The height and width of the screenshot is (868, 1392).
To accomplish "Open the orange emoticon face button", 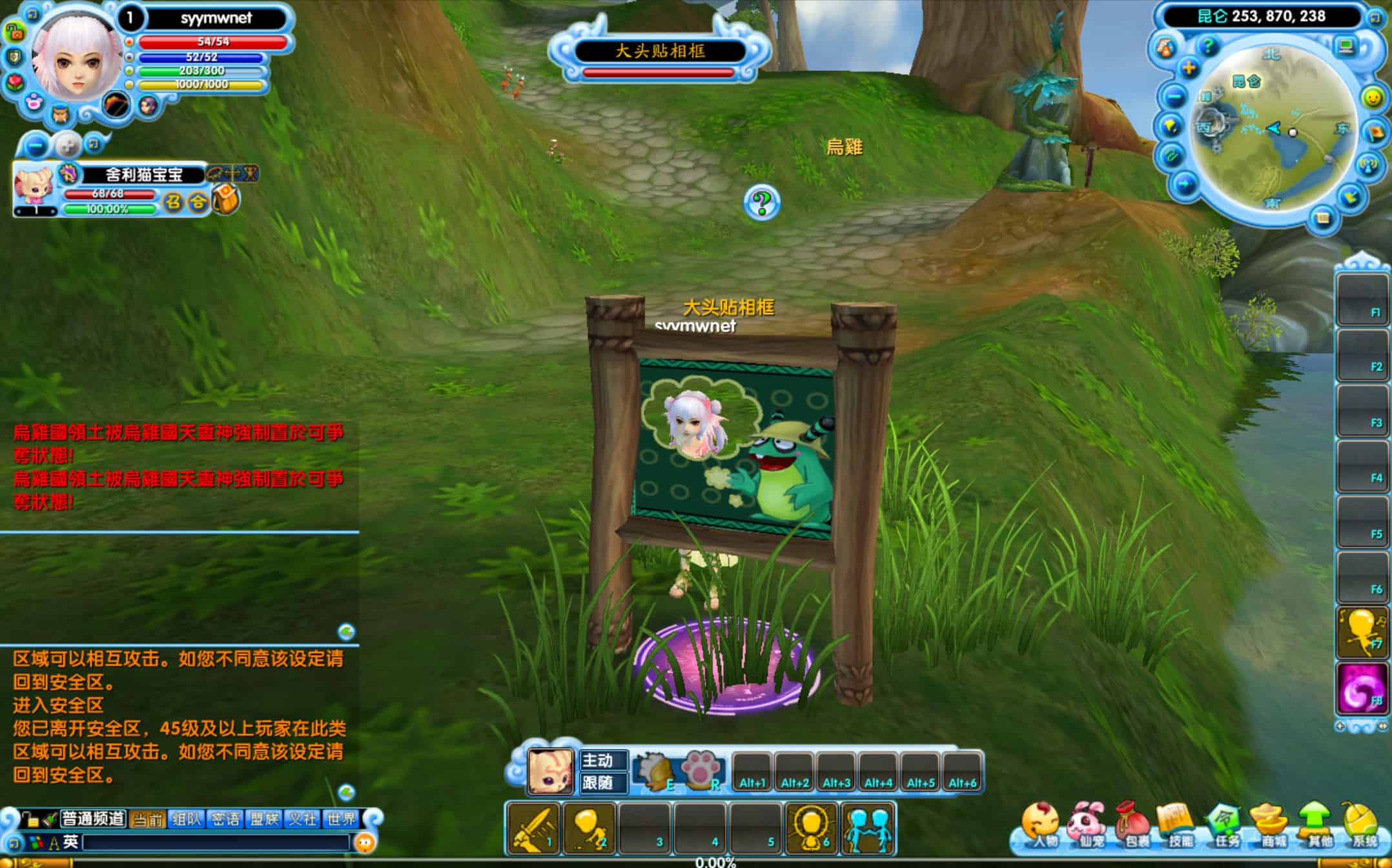I will pyautogui.click(x=365, y=842).
